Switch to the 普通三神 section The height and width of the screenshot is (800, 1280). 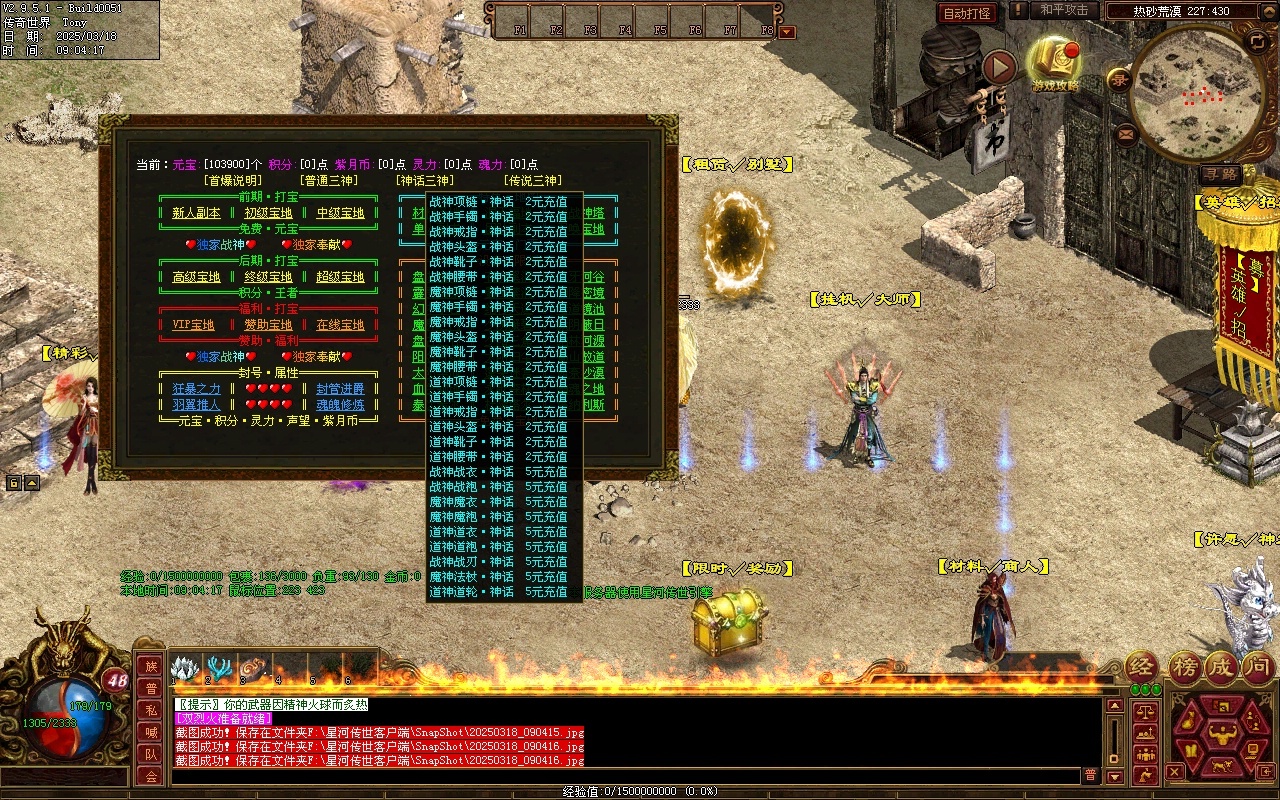tap(328, 181)
